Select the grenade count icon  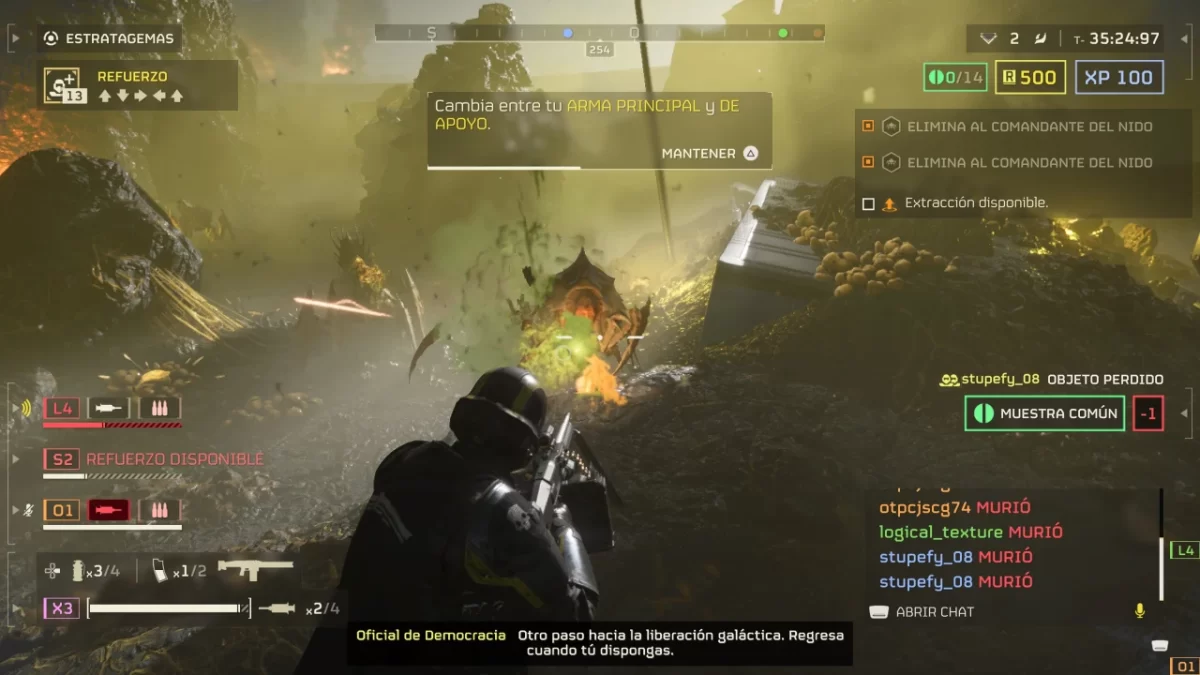coord(78,571)
